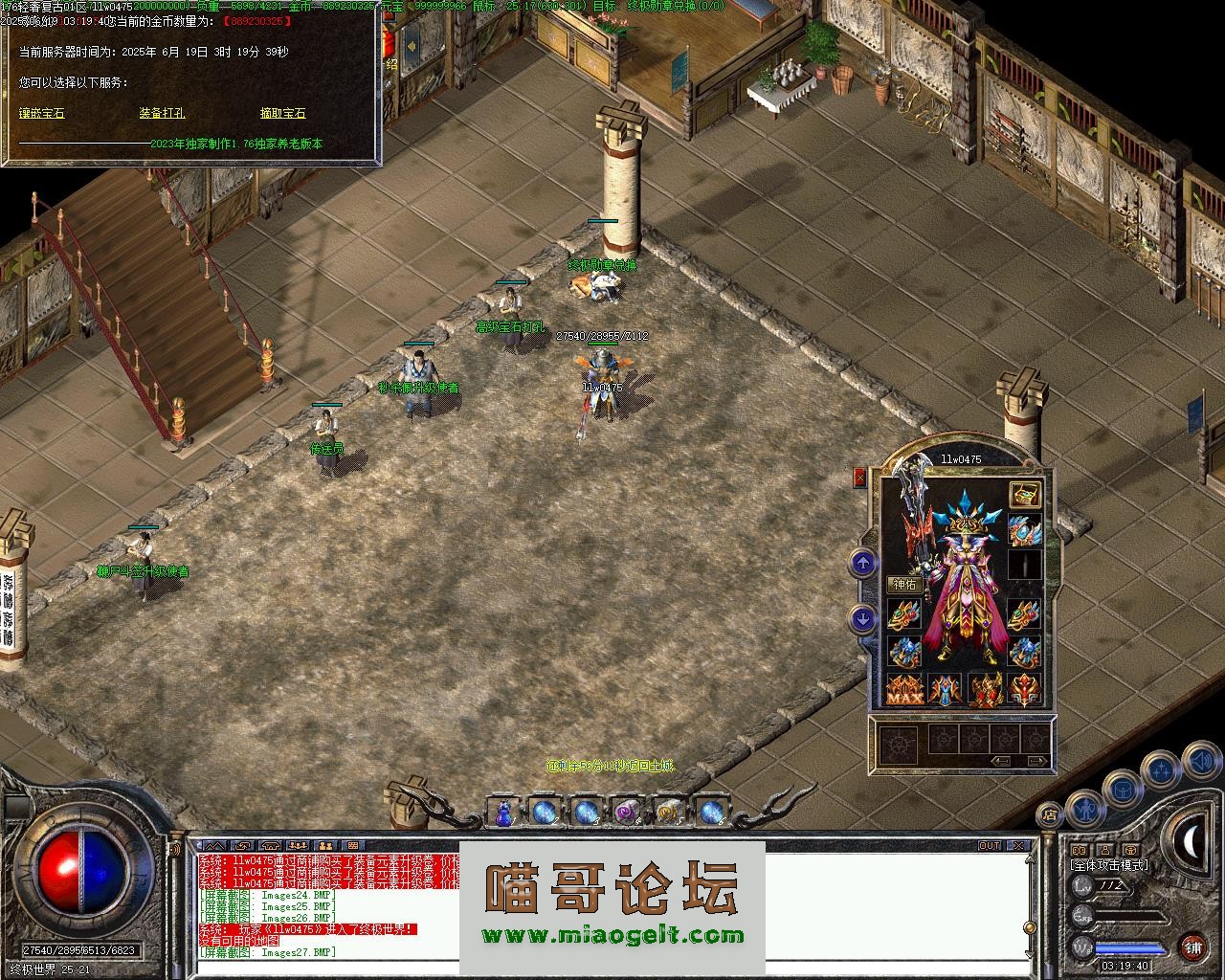Viewport: 1225px width, 980px height.
Task: Click the round down-arrow button beside character panel
Action: pos(863,619)
